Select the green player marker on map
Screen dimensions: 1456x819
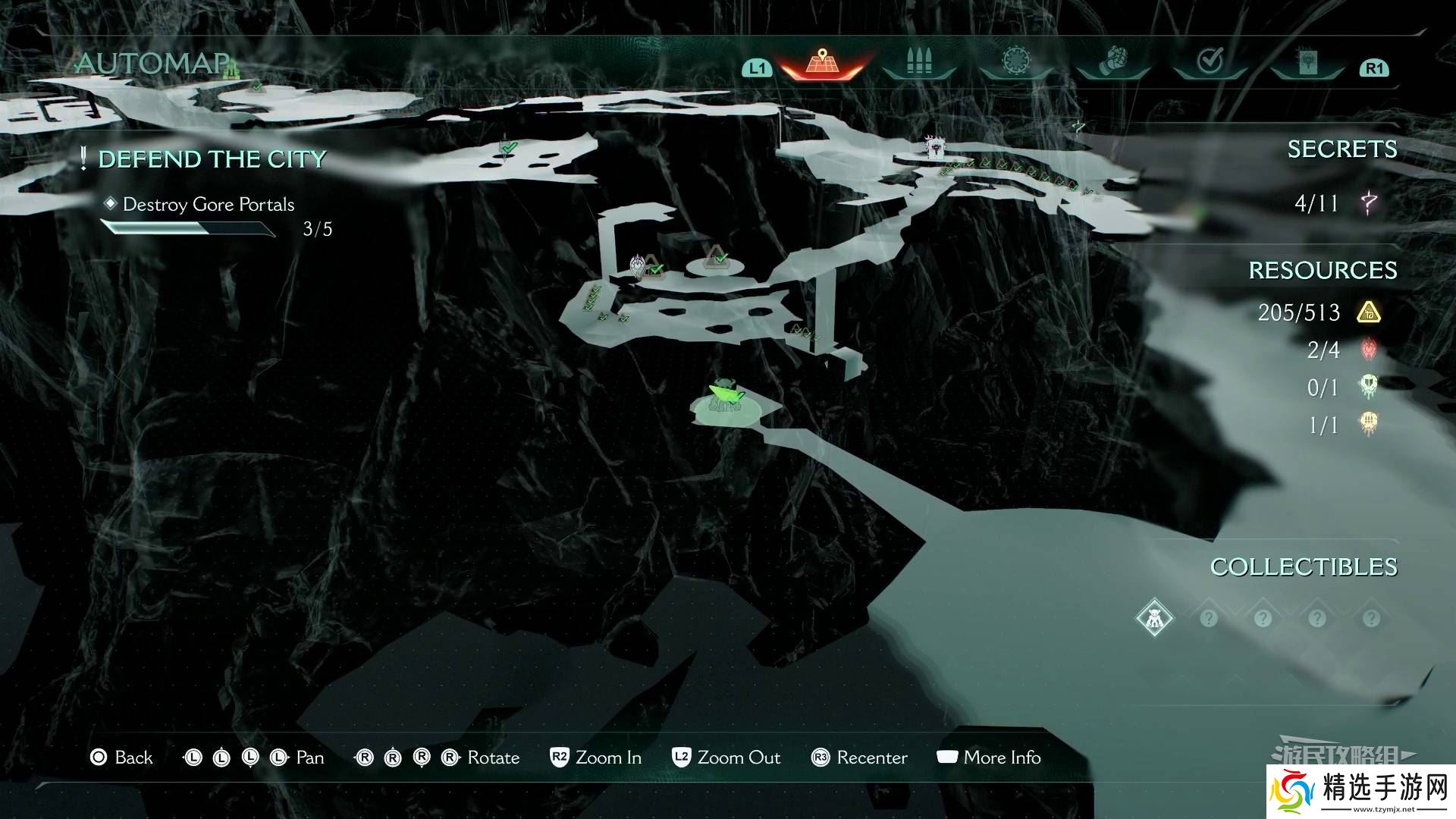[x=724, y=396]
